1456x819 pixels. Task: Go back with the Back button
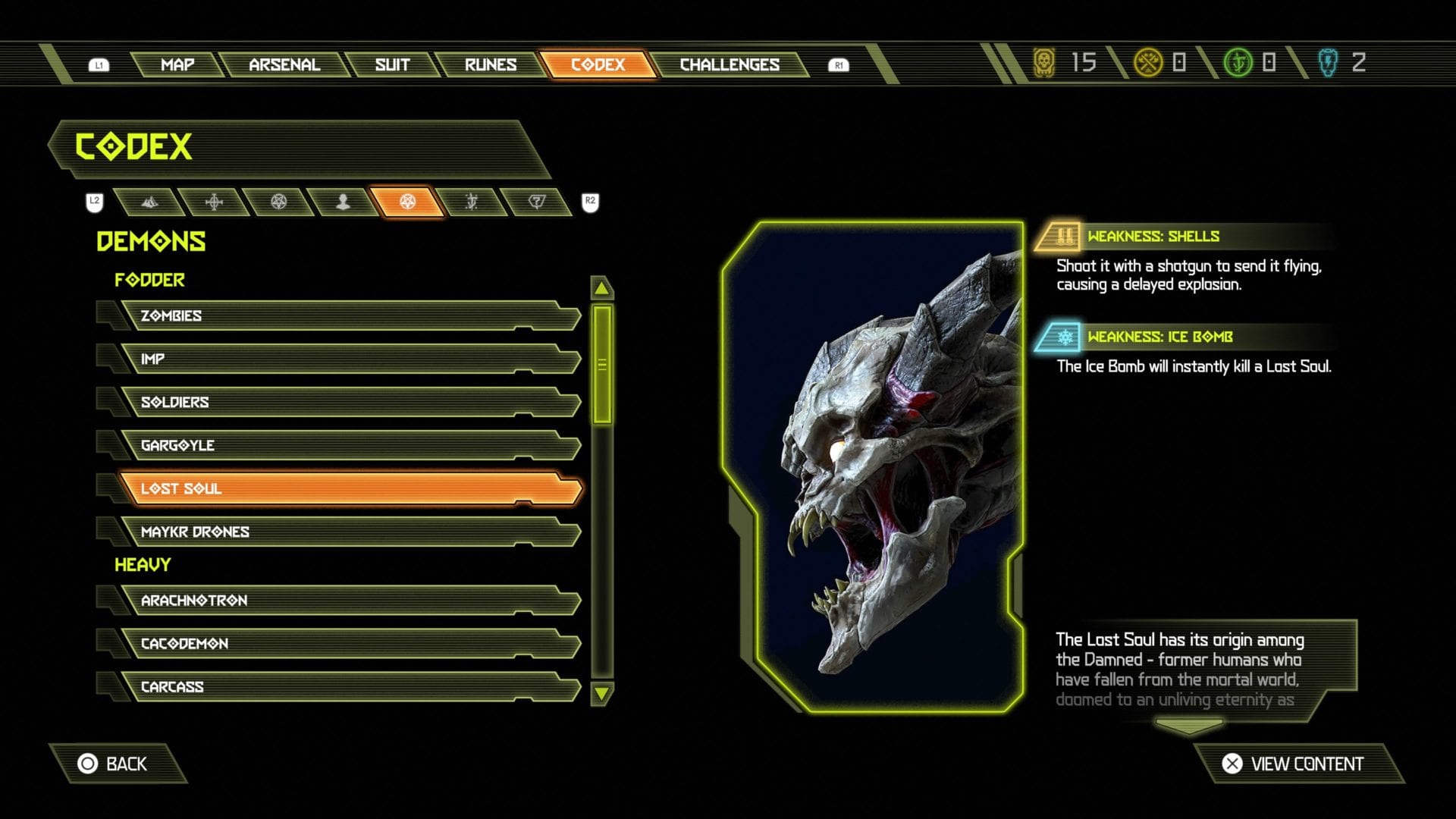(x=114, y=764)
